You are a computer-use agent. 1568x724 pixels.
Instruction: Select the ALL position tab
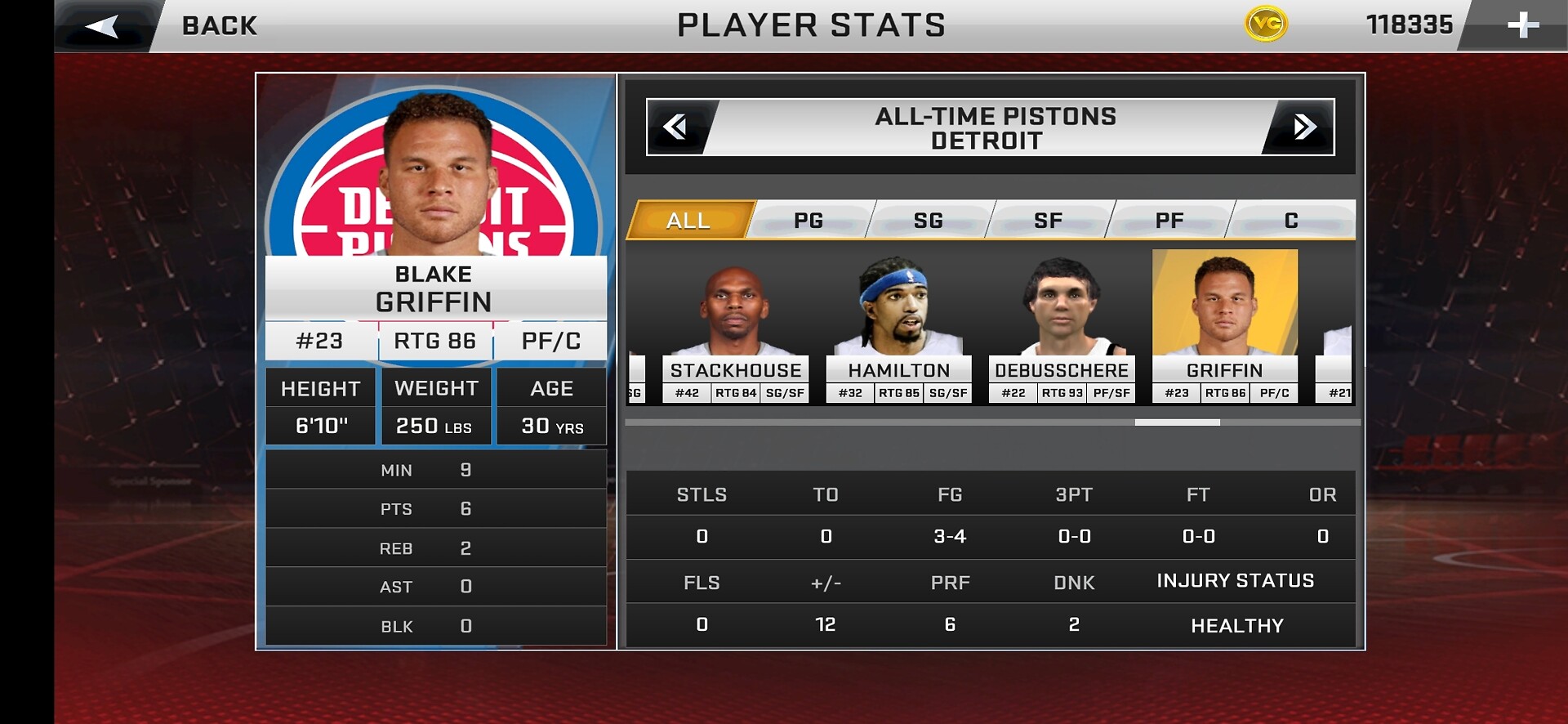coord(688,220)
